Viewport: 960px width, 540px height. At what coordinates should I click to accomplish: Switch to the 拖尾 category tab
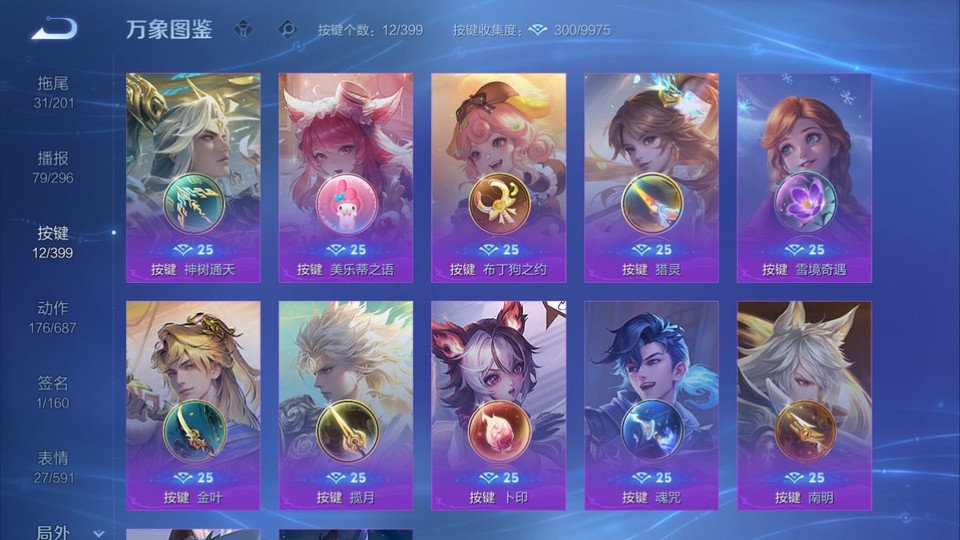(x=54, y=91)
